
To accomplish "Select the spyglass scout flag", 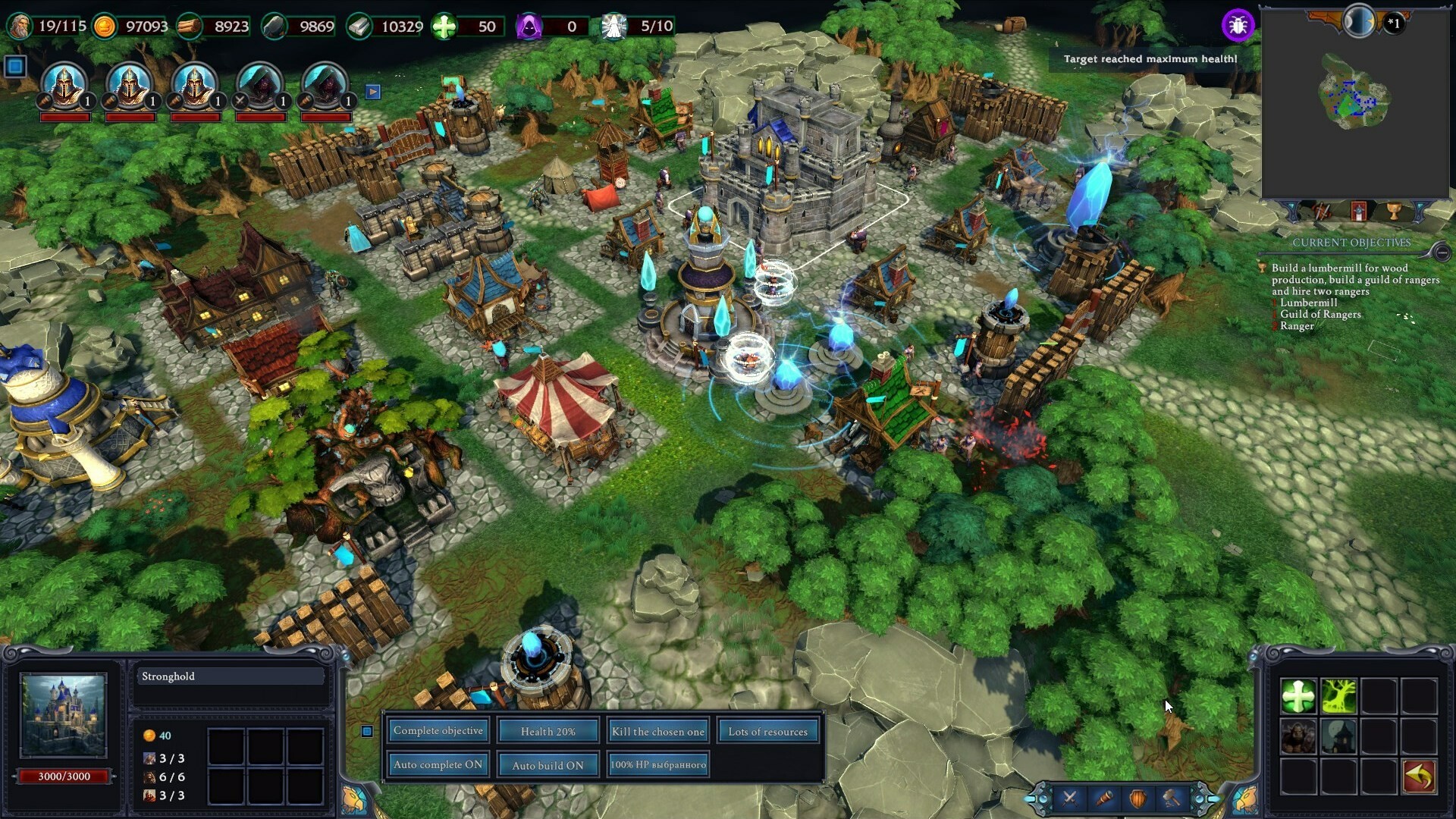I will click(1103, 798).
